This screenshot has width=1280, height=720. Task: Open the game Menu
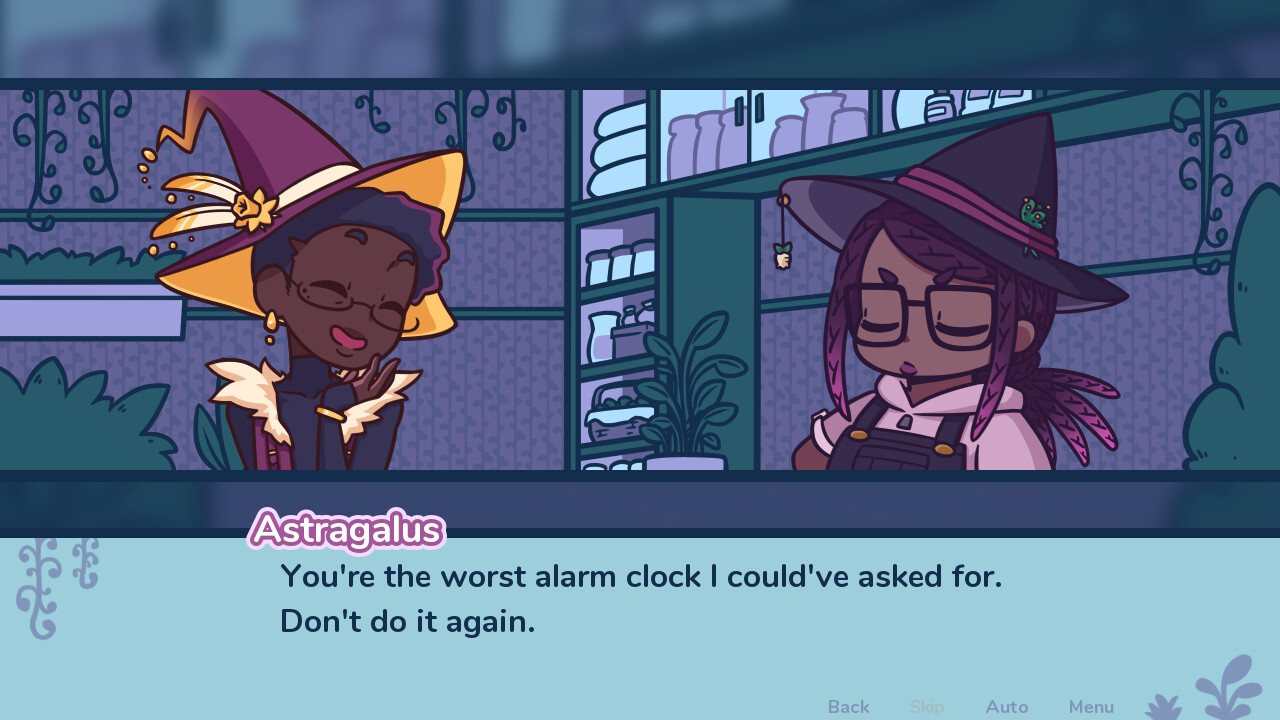click(1091, 707)
